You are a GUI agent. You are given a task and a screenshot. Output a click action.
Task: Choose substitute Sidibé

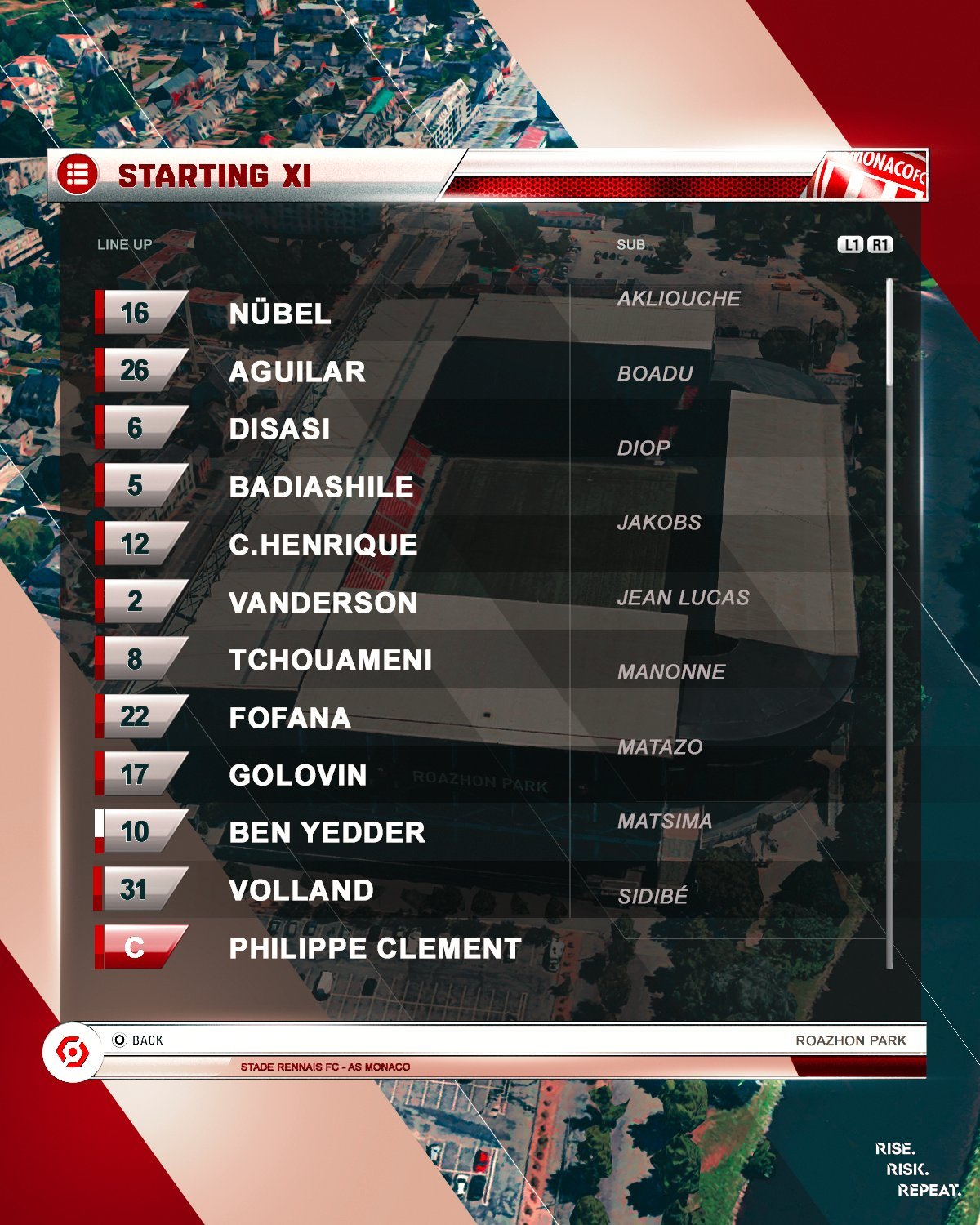coord(653,897)
